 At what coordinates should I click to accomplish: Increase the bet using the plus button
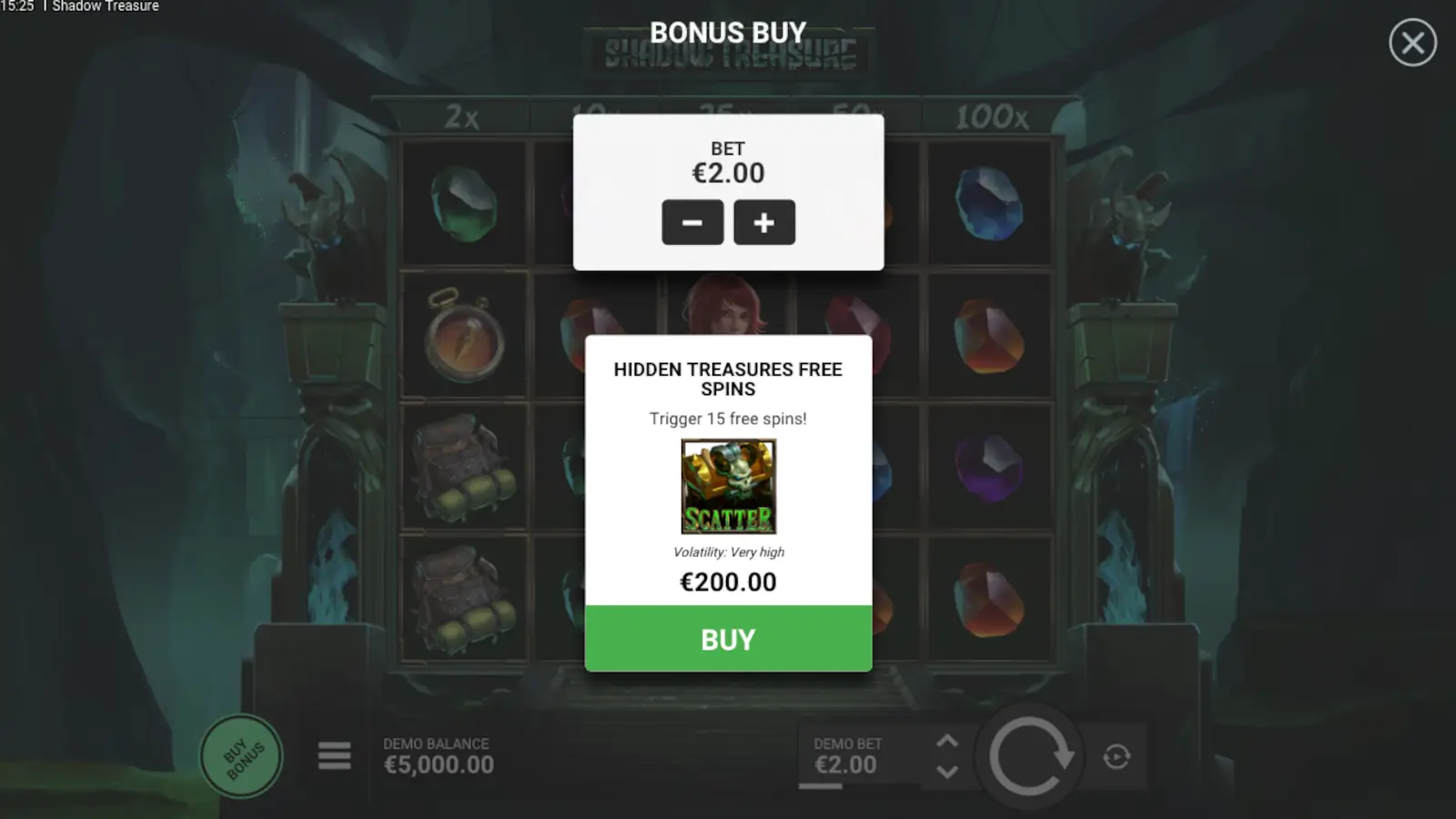(x=764, y=222)
